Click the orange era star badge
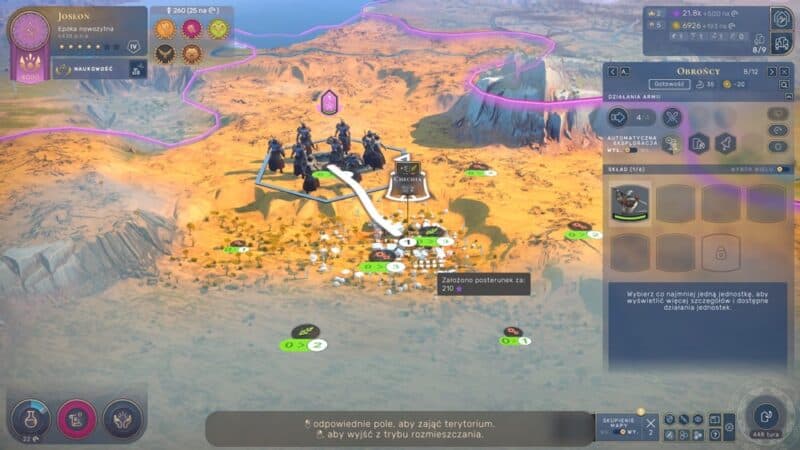 pyautogui.click(x=165, y=28)
